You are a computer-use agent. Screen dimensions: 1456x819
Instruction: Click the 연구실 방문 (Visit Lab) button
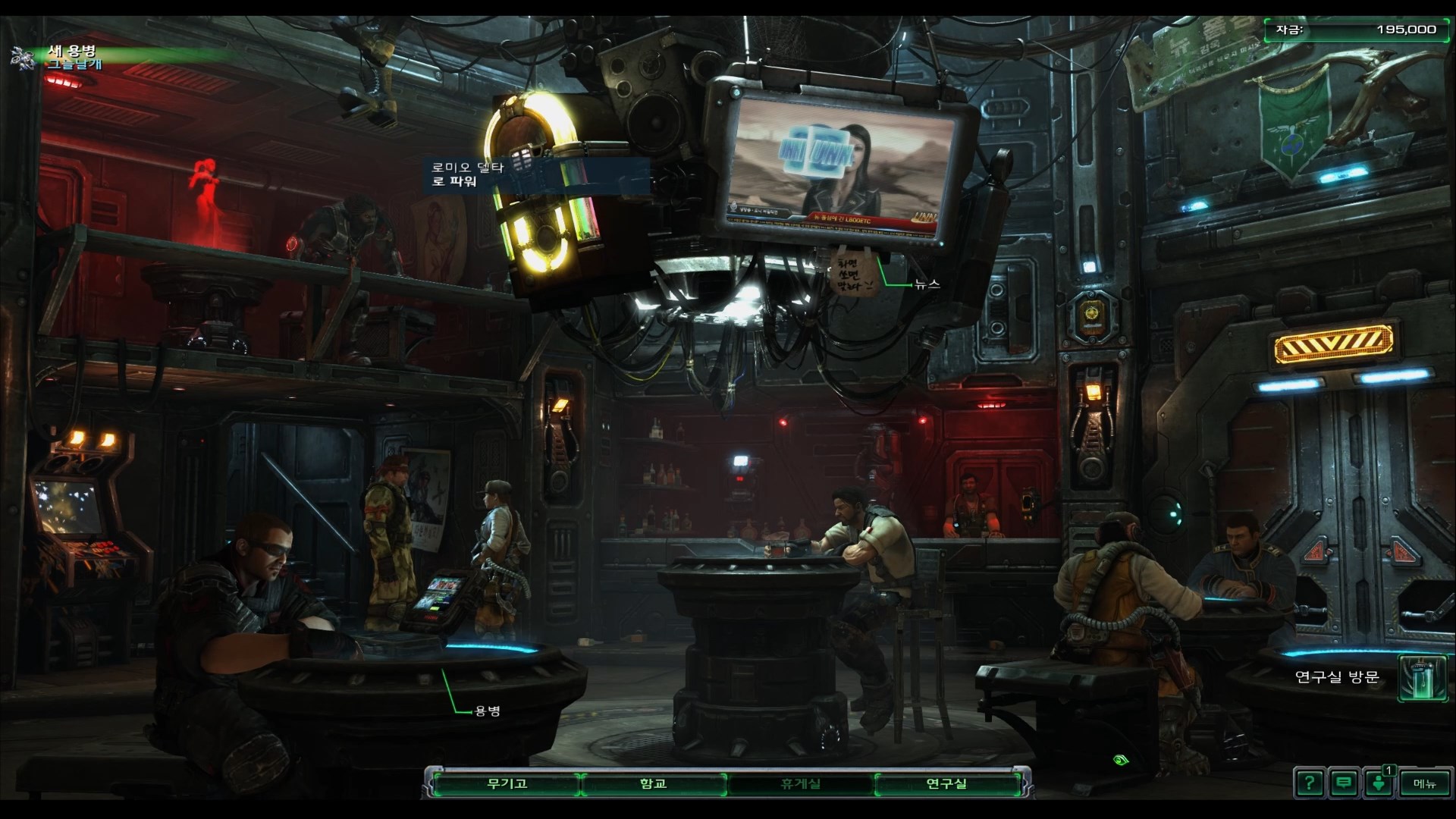tap(1420, 677)
